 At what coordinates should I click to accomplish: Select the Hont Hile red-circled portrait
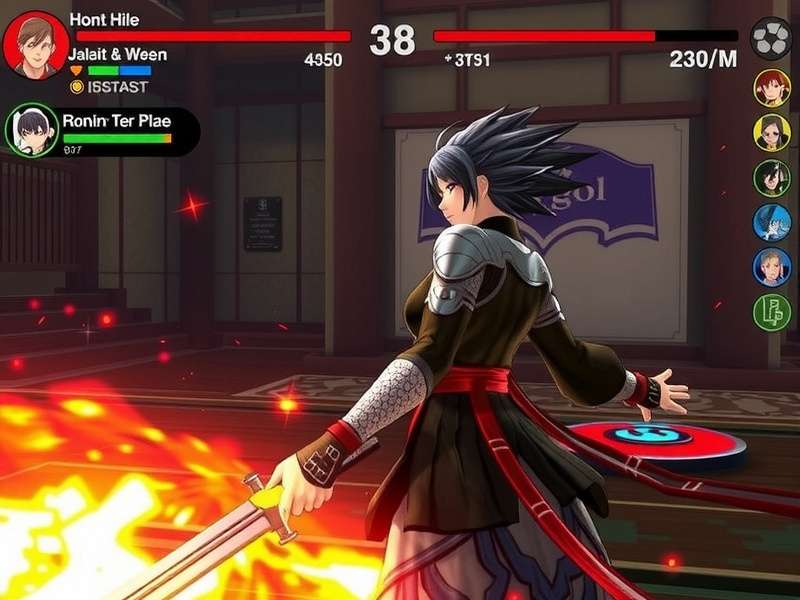(36, 46)
